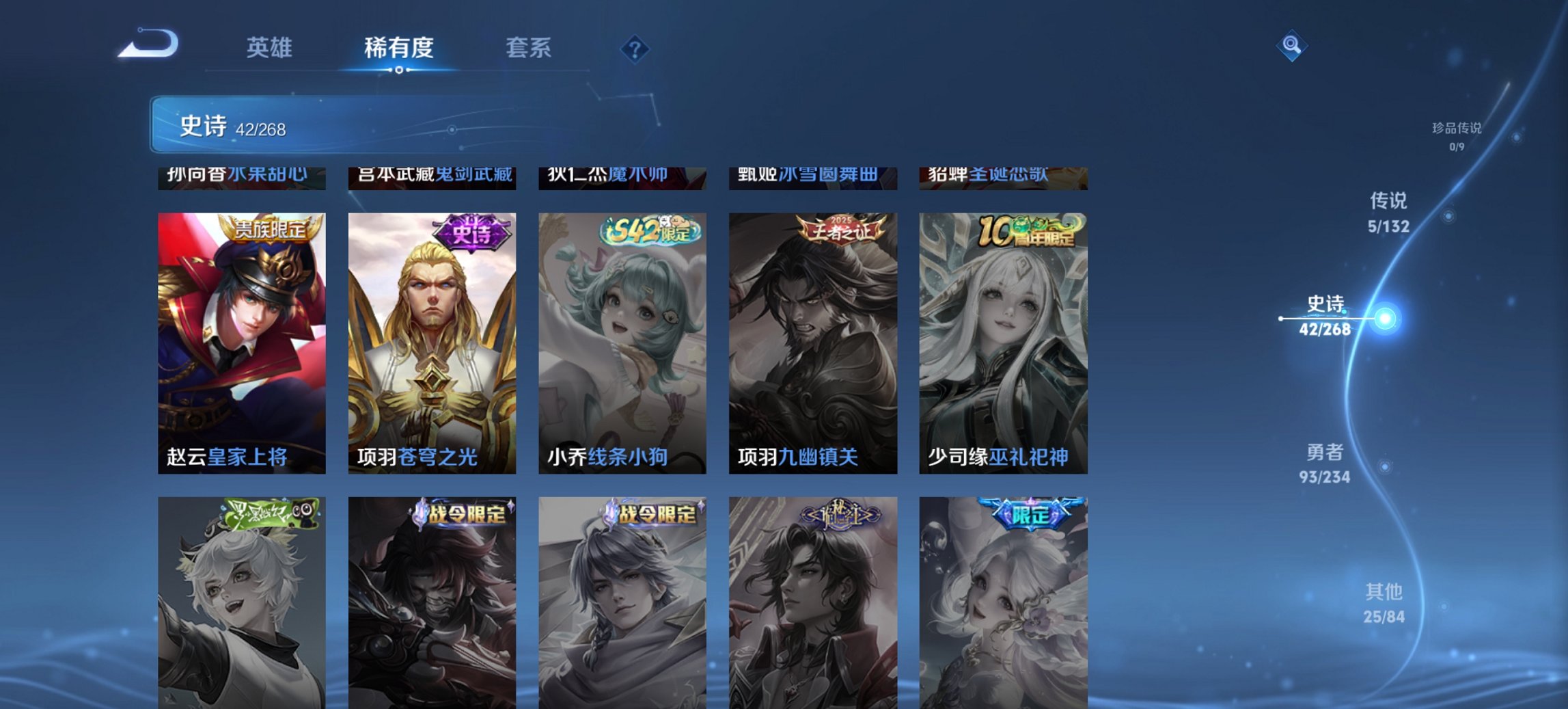Open the search magnifier icon top right
Viewport: 1568px width, 709px height.
pyautogui.click(x=1291, y=46)
